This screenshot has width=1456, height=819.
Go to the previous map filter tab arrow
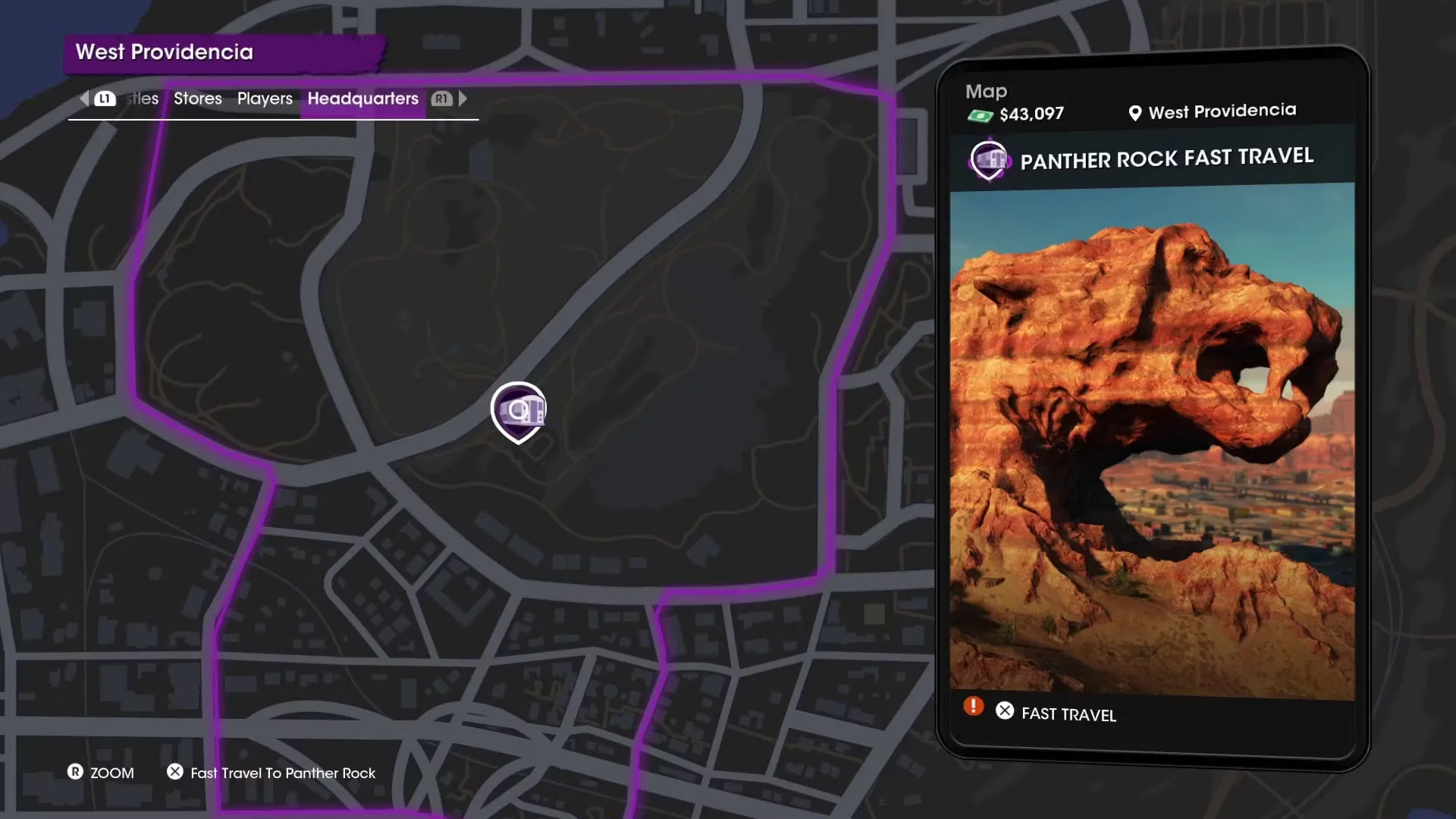(x=84, y=99)
